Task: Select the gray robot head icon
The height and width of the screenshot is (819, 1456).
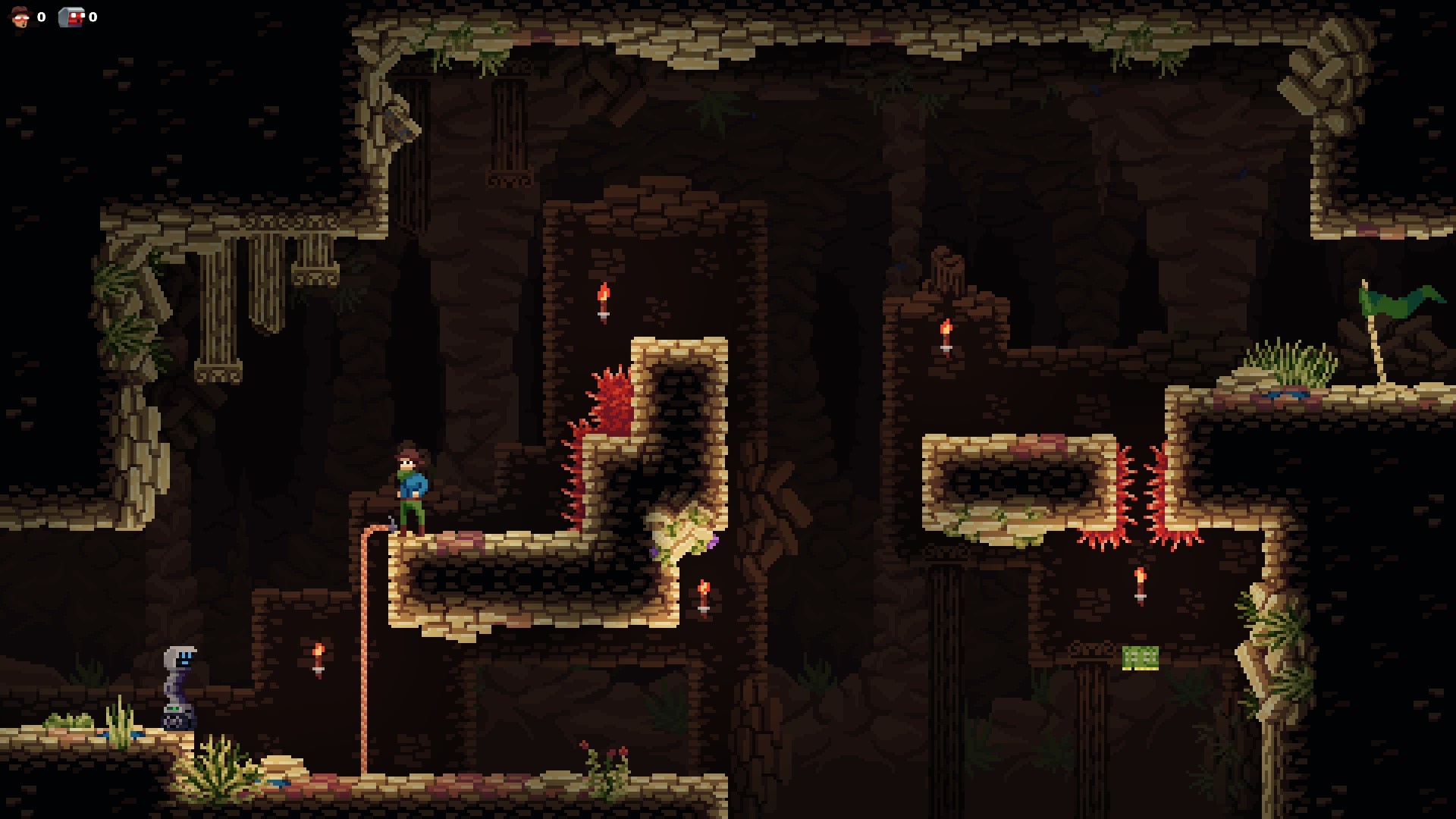Action: 71,17
